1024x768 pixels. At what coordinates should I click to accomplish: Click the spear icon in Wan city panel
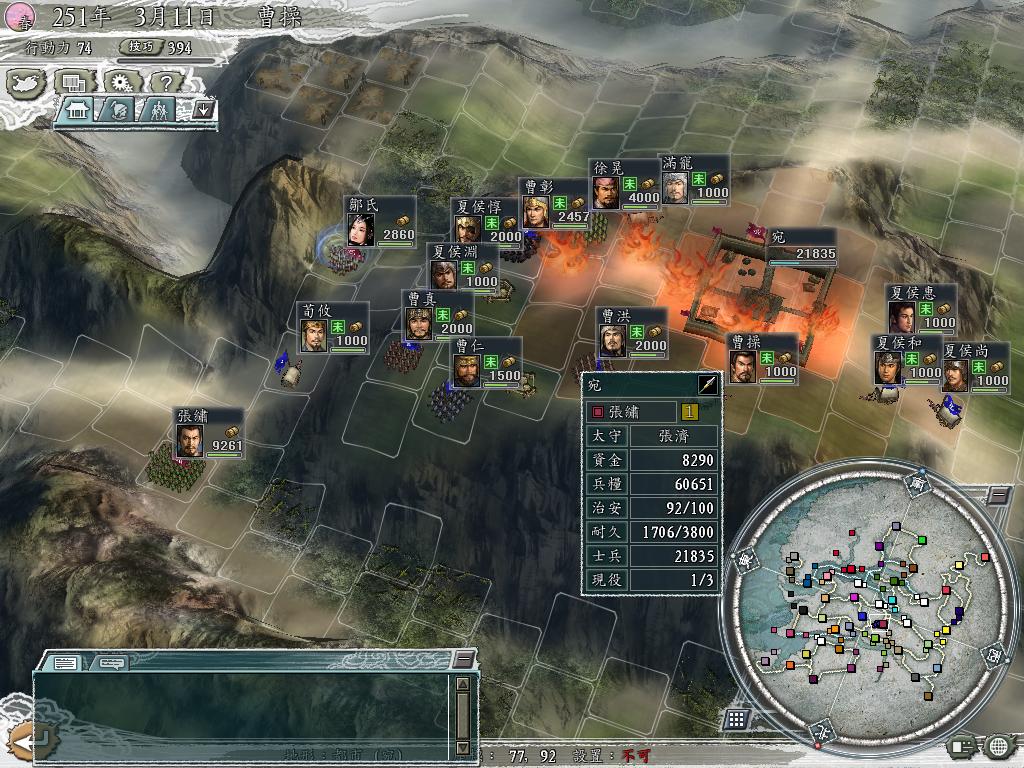click(x=708, y=385)
